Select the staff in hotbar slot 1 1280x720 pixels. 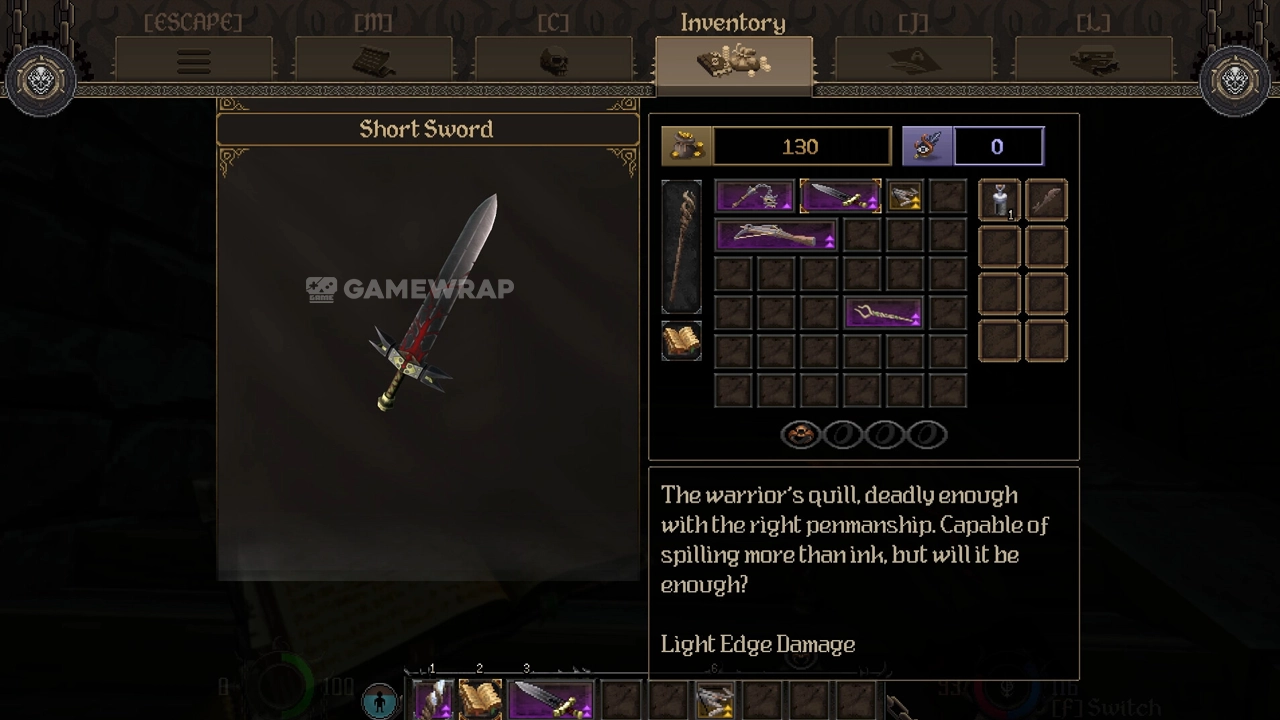(433, 700)
